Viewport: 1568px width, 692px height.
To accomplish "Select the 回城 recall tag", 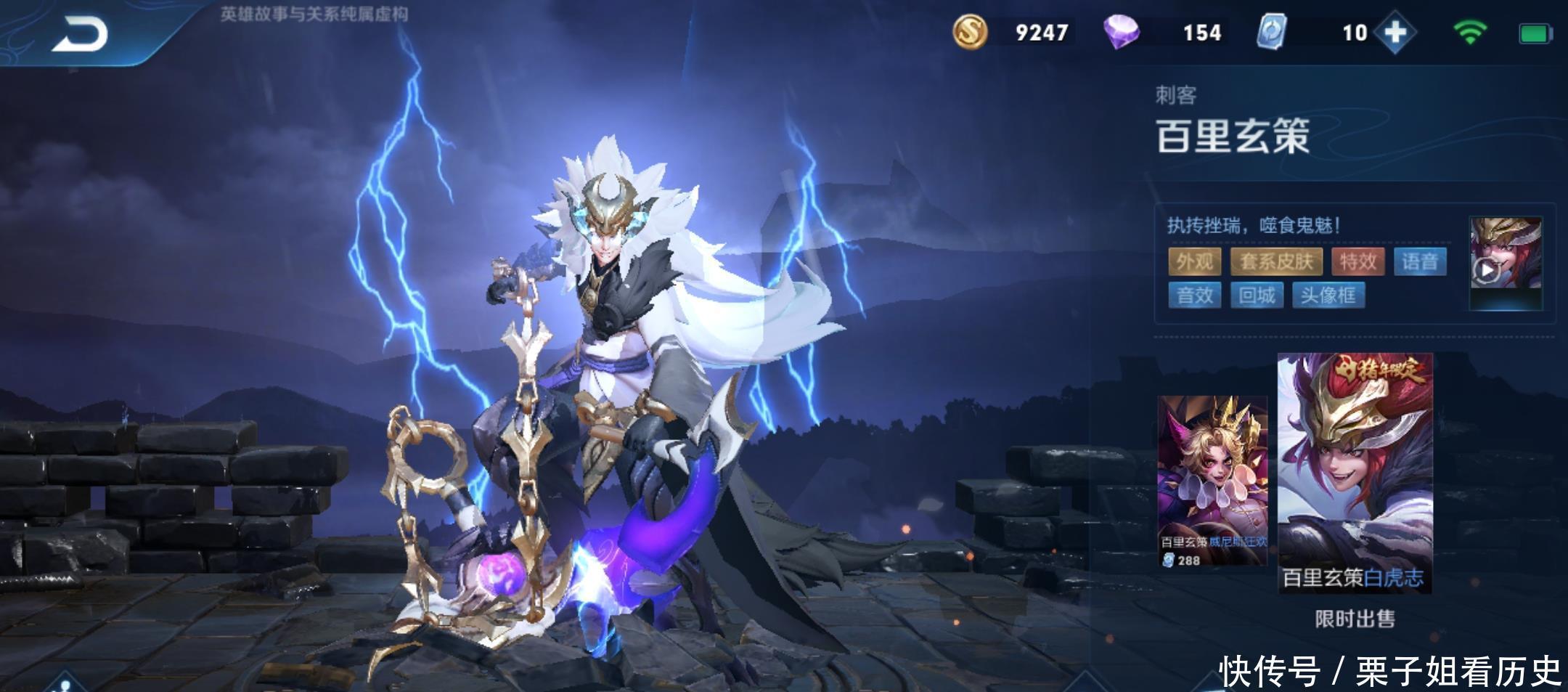I will [x=1257, y=296].
